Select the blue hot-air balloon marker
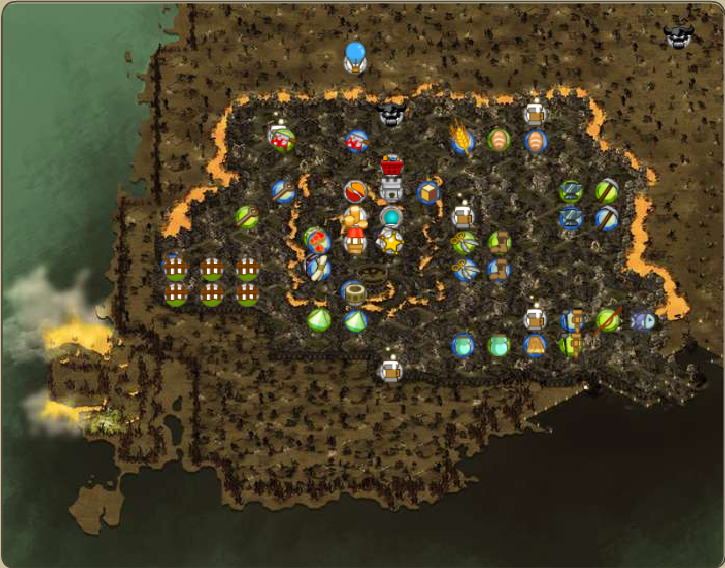725x568 pixels. 355,57
